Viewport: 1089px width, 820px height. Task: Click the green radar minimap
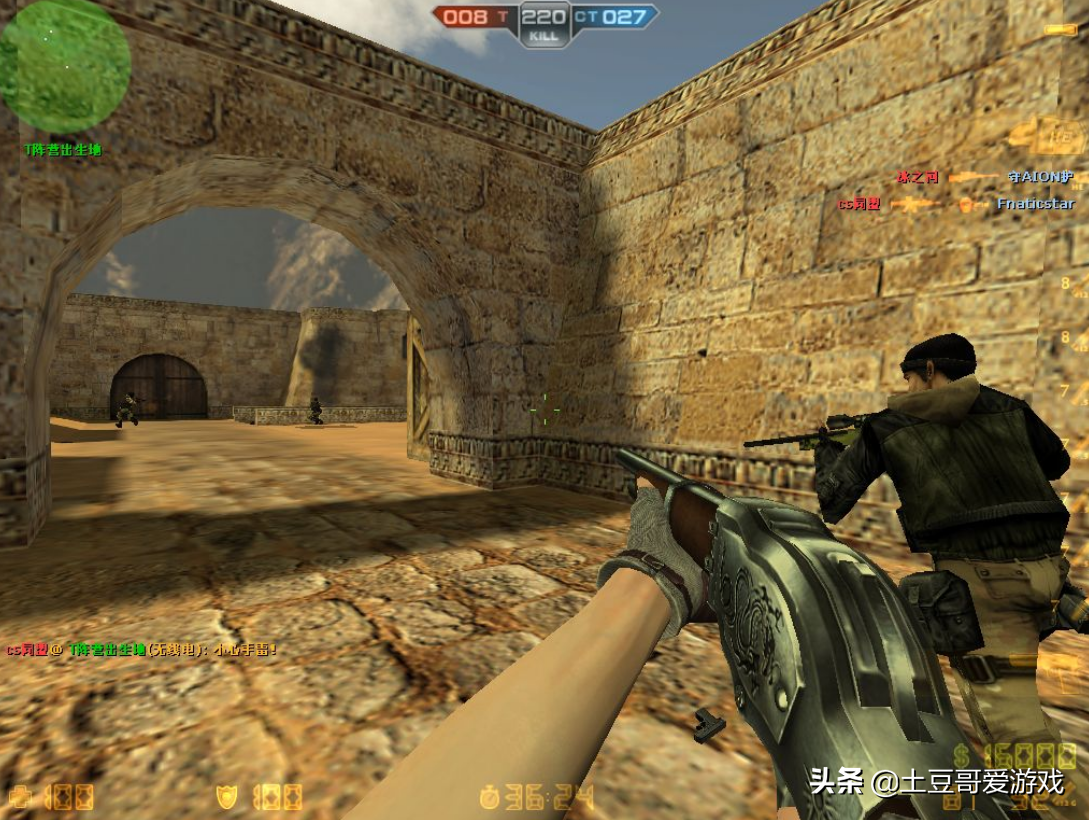(64, 66)
